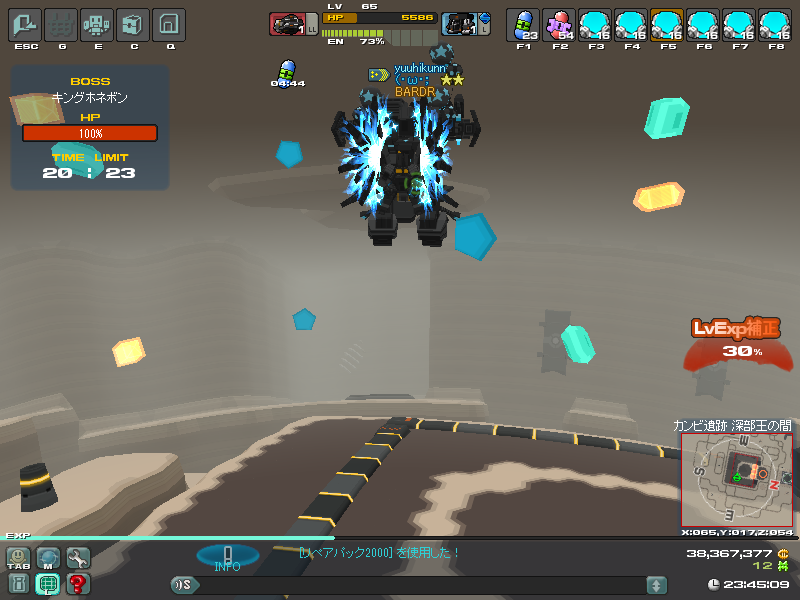Use the purple item in F2 slot
This screenshot has height=600, width=800.
[x=559, y=24]
